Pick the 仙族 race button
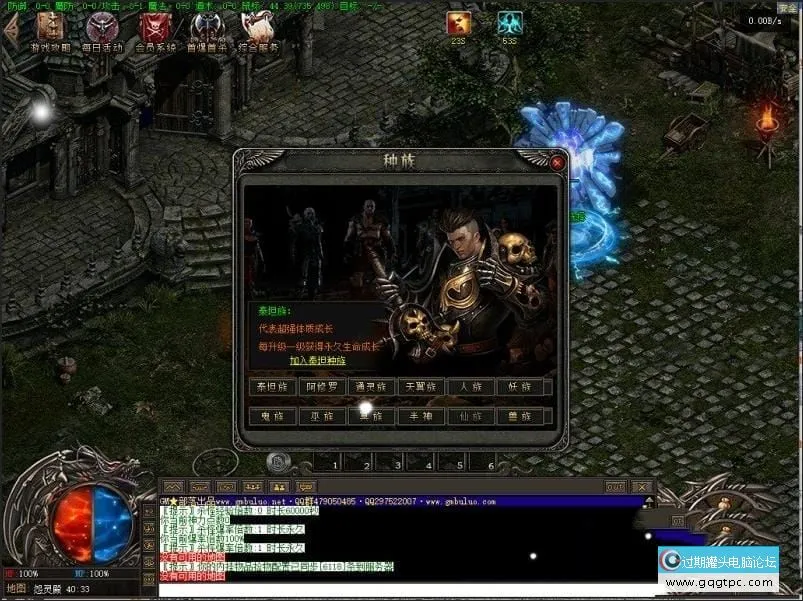Viewport: 803px width, 601px height. point(472,416)
